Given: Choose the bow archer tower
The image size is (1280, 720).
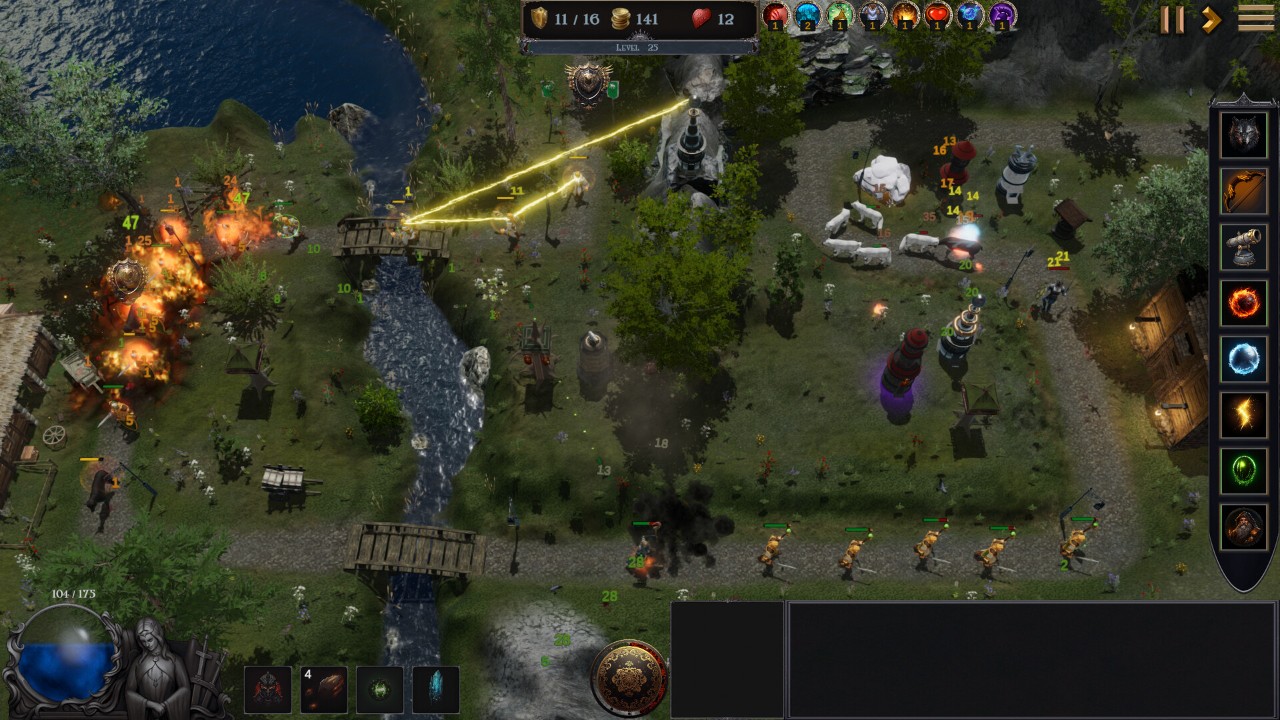Looking at the screenshot, I should click(1244, 191).
